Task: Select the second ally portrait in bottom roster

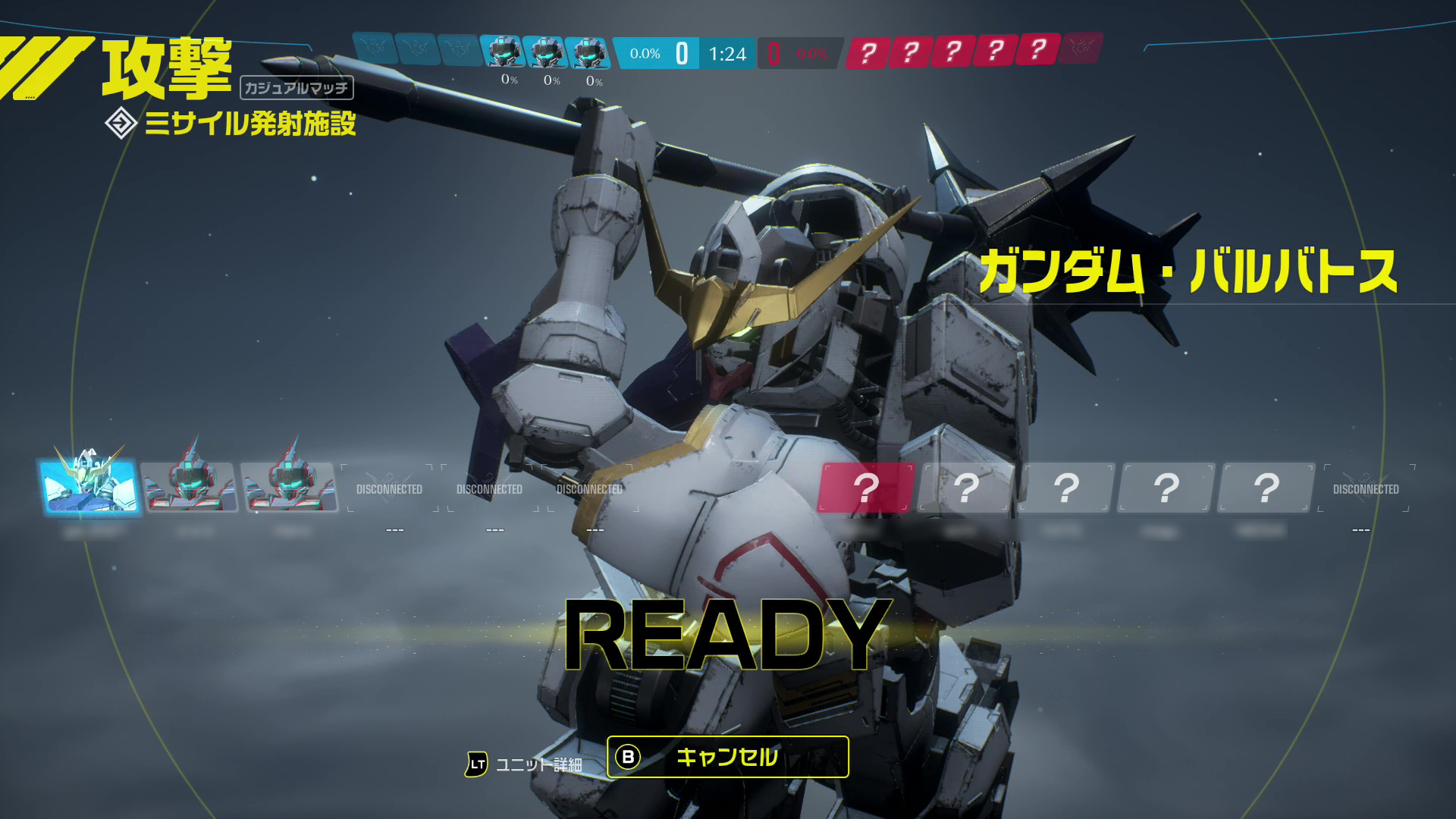Action: pos(190,489)
